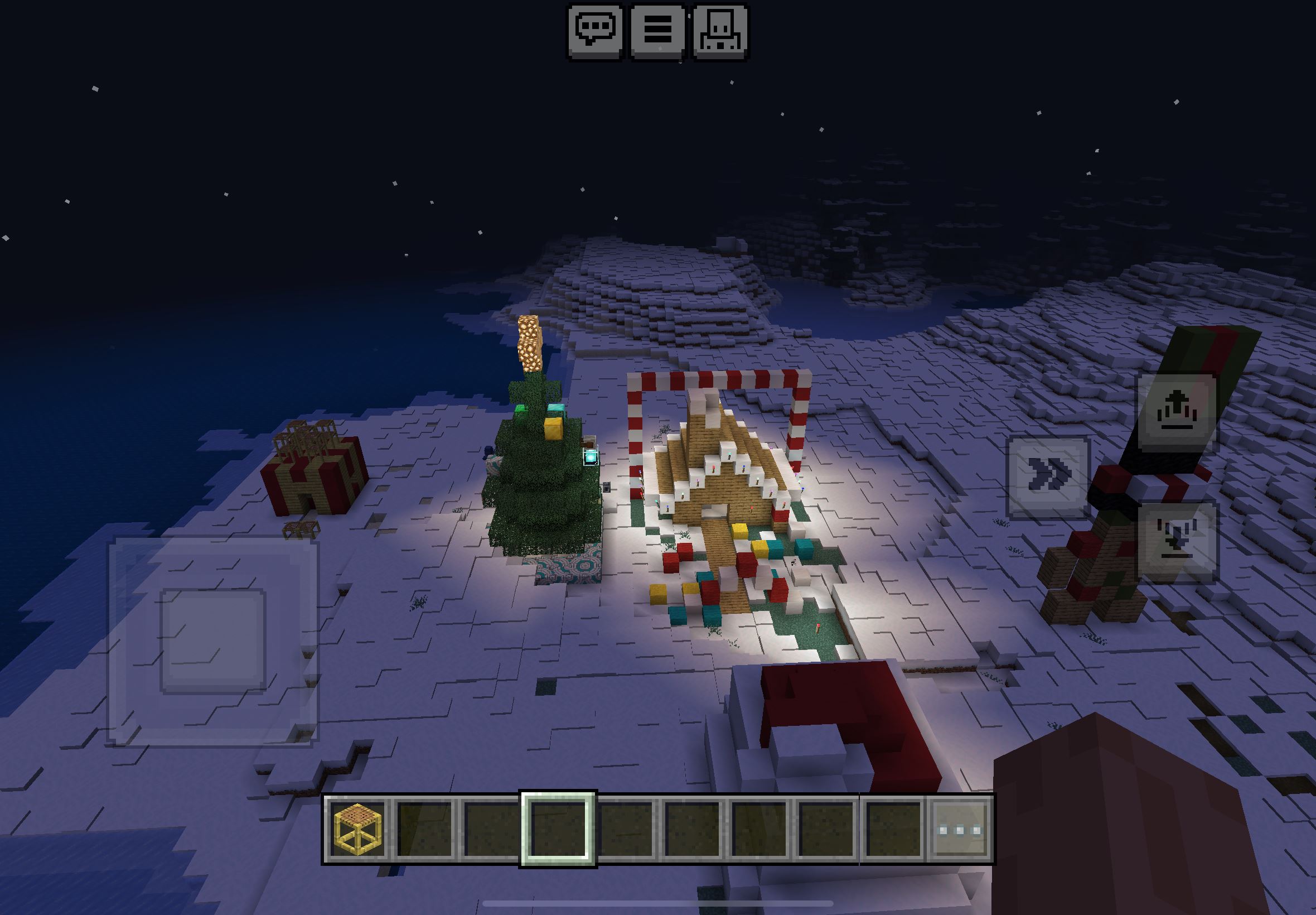
Task: Tap the movement joystick thumb pad
Action: (x=212, y=641)
